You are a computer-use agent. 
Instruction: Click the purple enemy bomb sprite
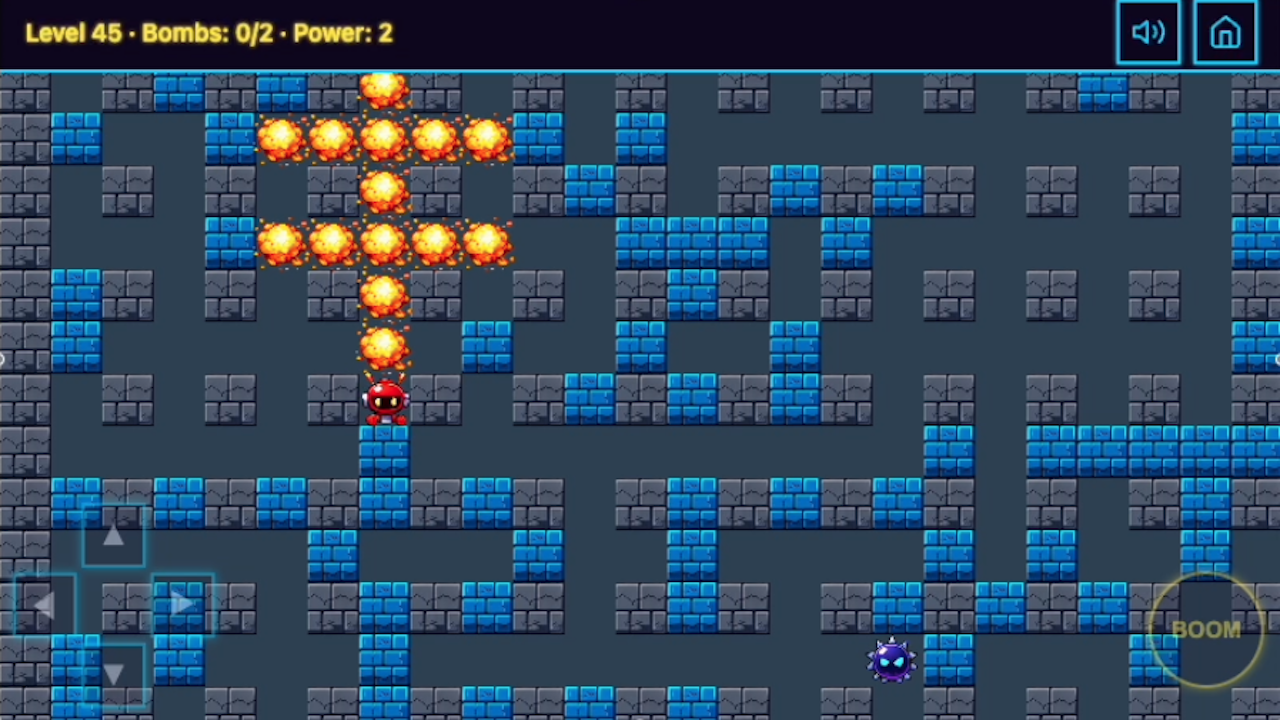(893, 660)
